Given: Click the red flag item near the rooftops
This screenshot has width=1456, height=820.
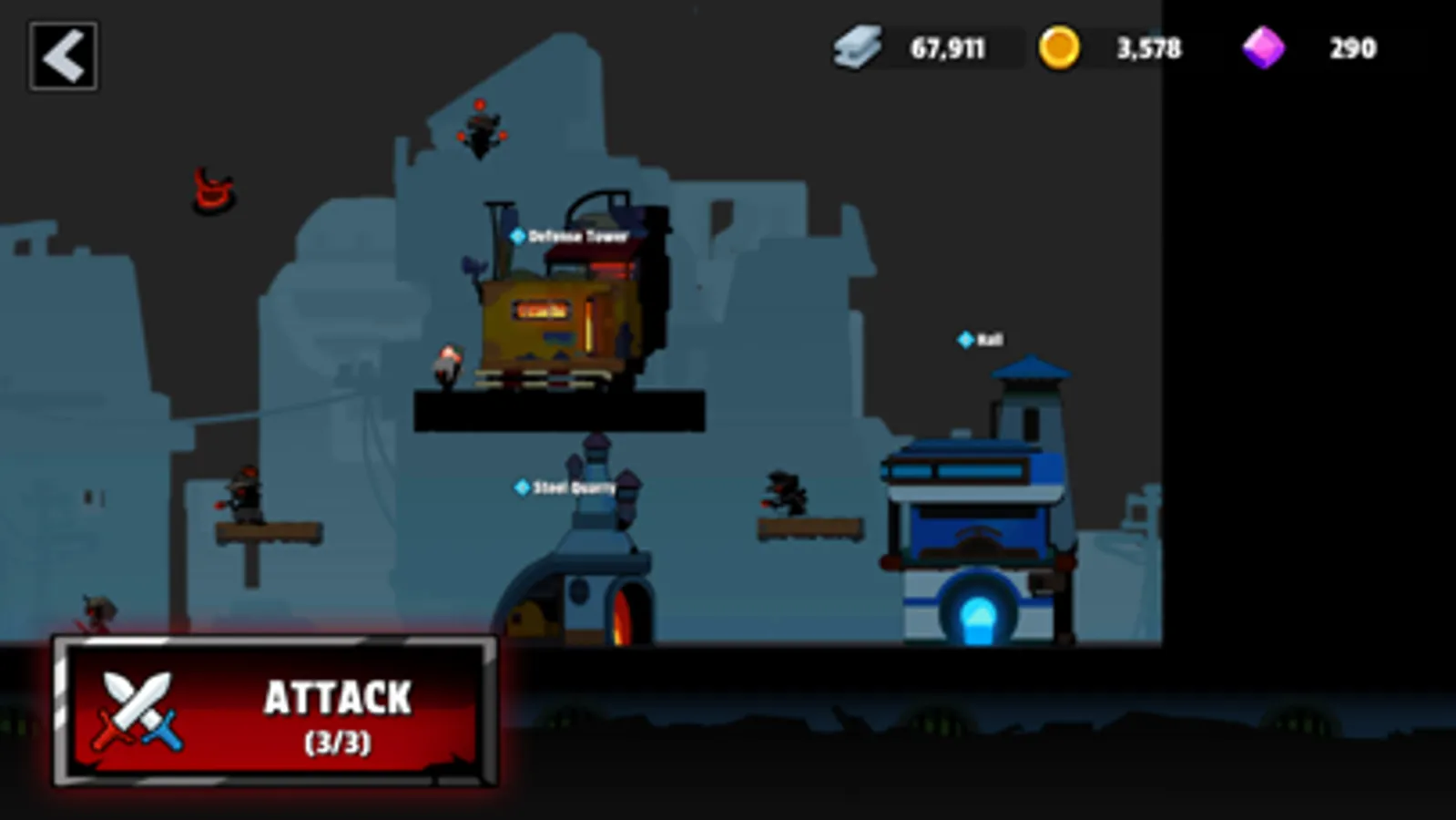Looking at the screenshot, I should coord(211,190).
